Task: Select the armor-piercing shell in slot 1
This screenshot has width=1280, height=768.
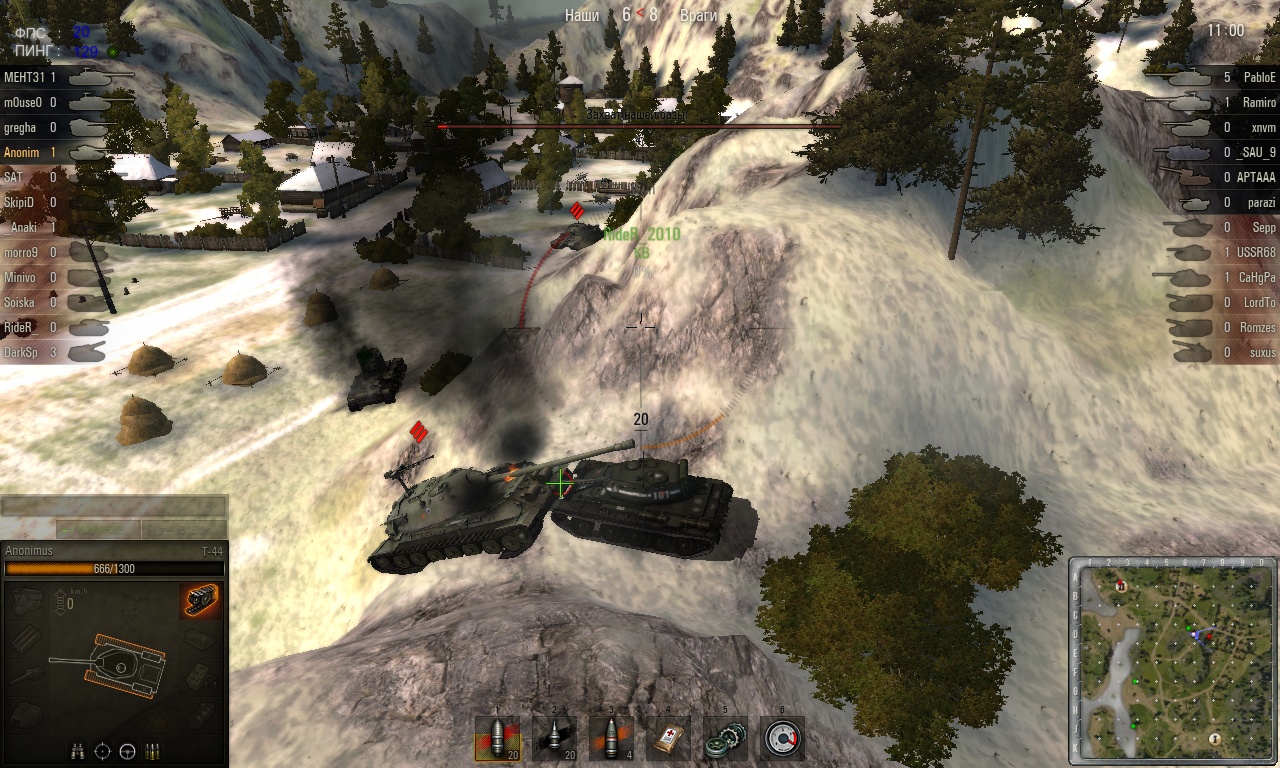Action: tap(497, 739)
